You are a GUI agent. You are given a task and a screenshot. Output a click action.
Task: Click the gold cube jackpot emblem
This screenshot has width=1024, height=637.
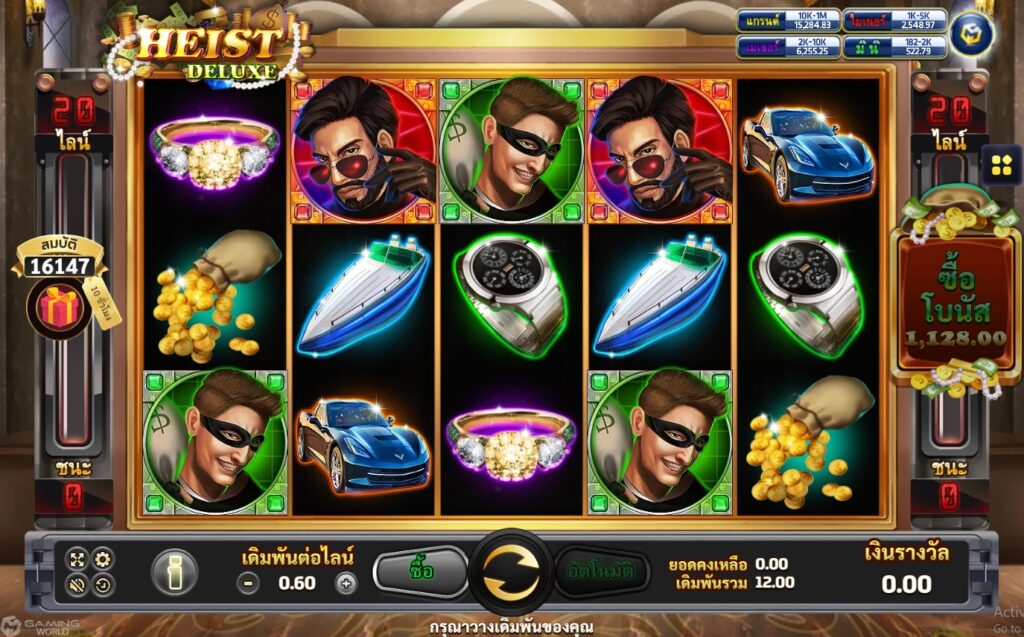point(971,33)
